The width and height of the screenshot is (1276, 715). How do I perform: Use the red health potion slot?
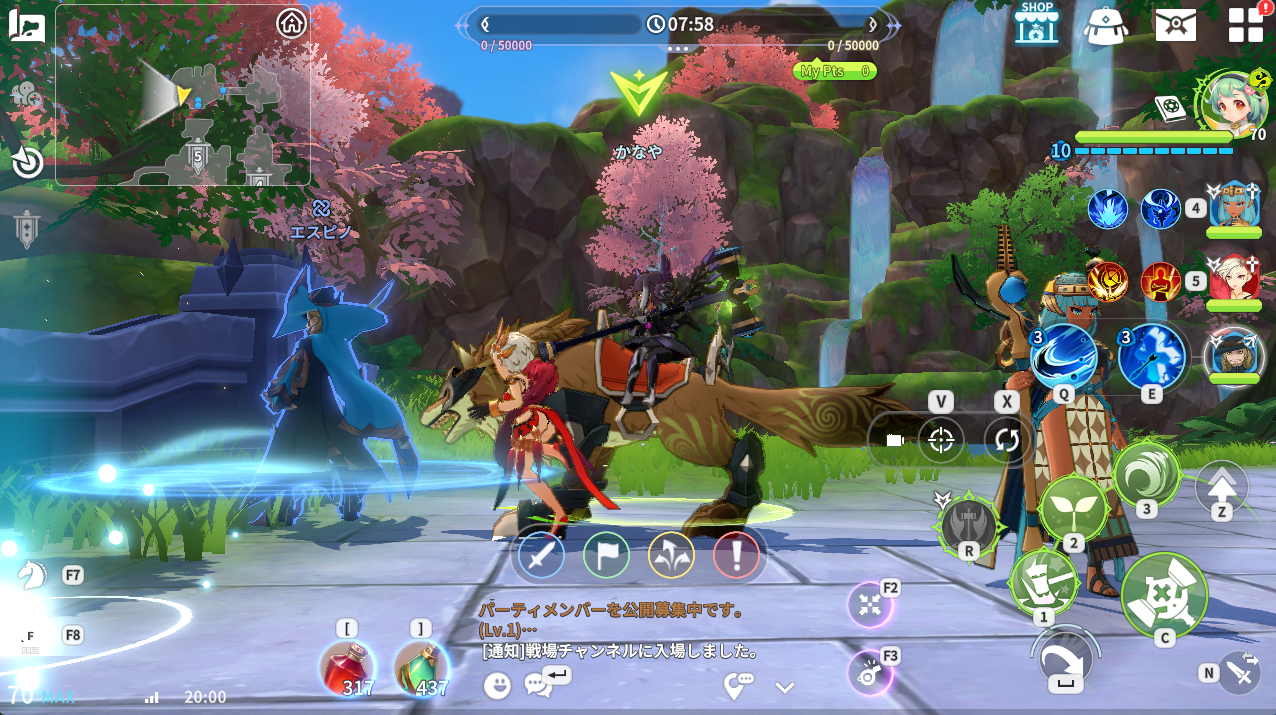[x=346, y=667]
